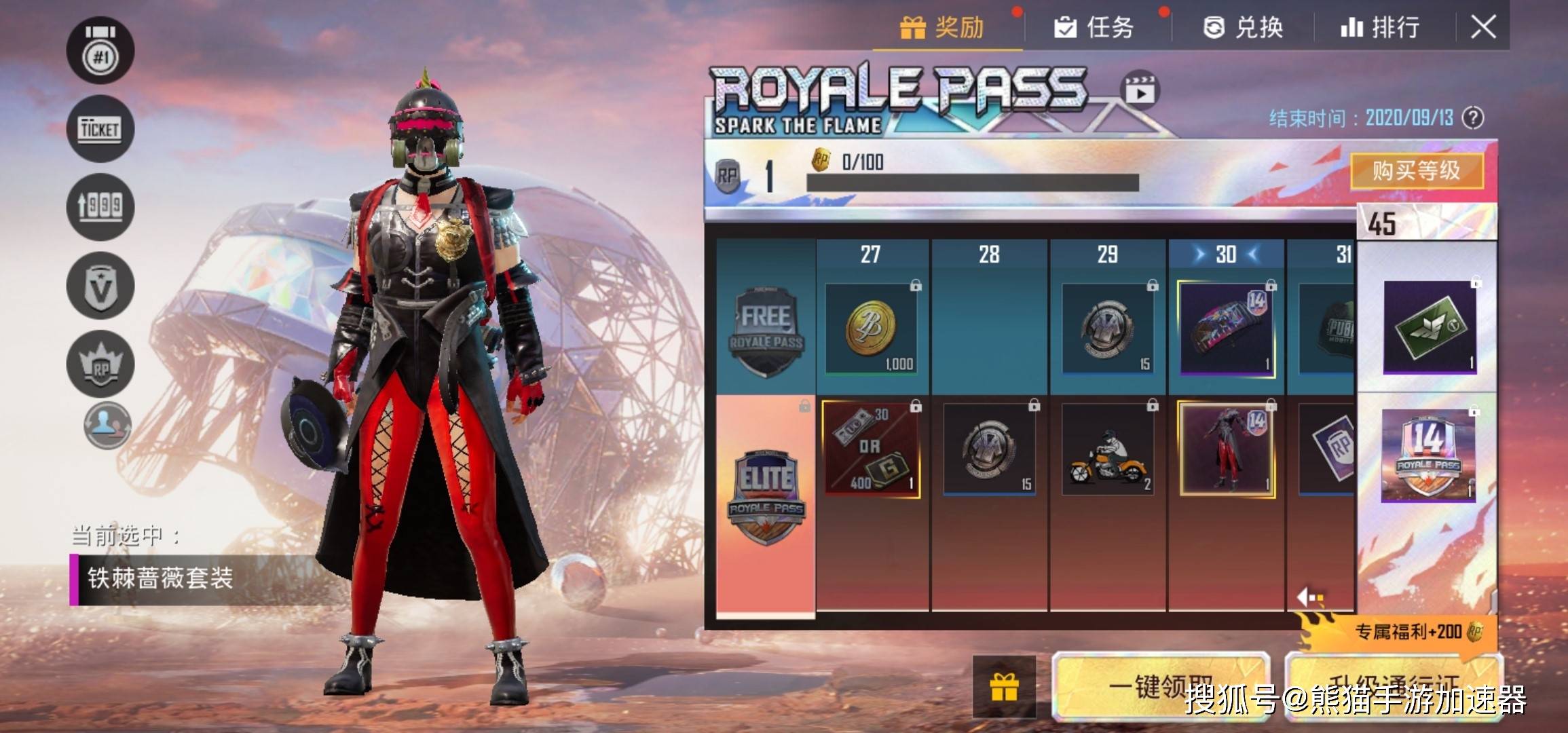Choose the level 30 elite outfit reward

(x=1226, y=449)
